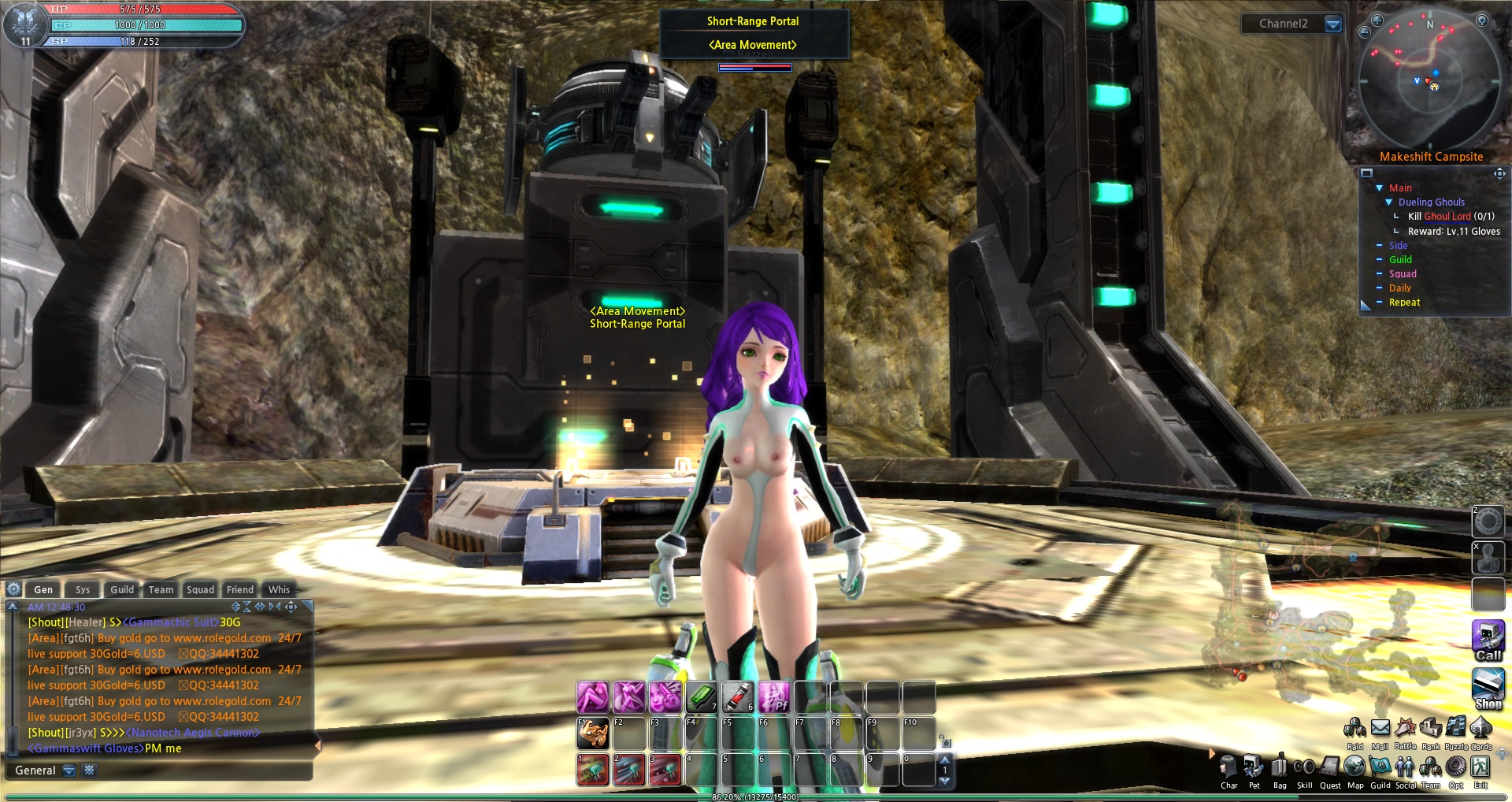The height and width of the screenshot is (802, 1512).
Task: Switch to the Whis chat tab
Action: 279,589
